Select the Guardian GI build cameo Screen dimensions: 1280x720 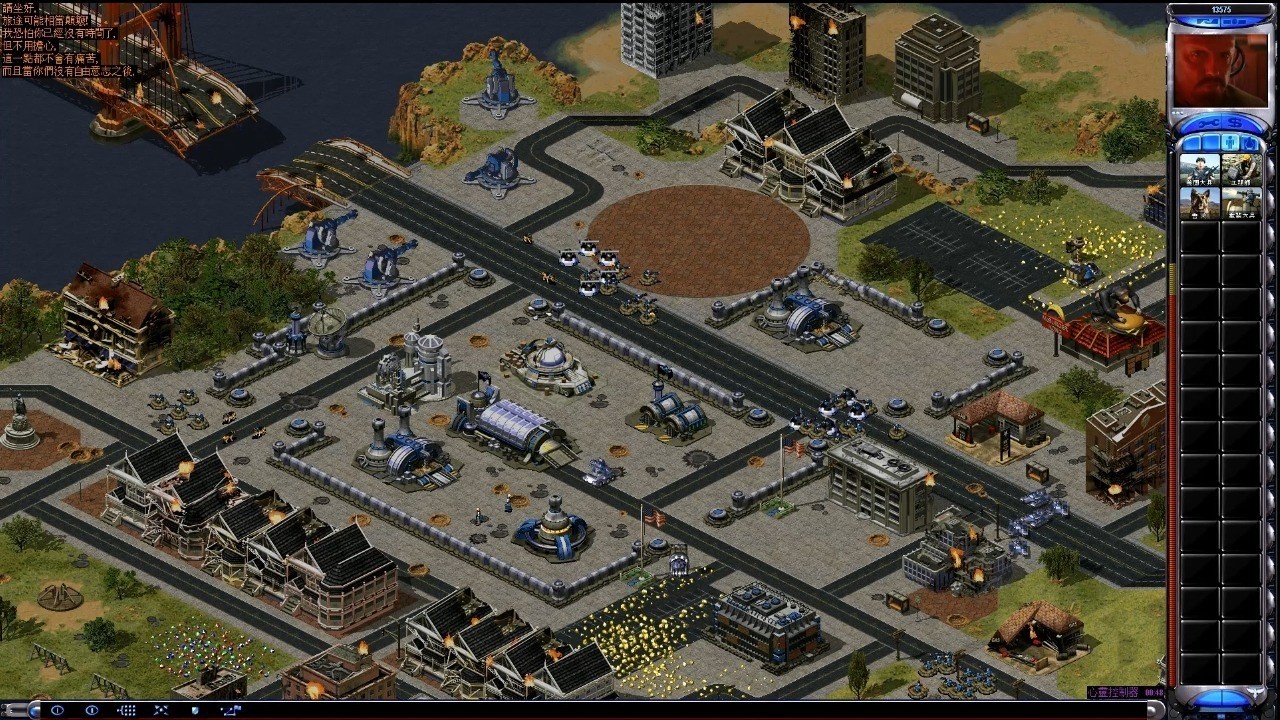click(1240, 204)
